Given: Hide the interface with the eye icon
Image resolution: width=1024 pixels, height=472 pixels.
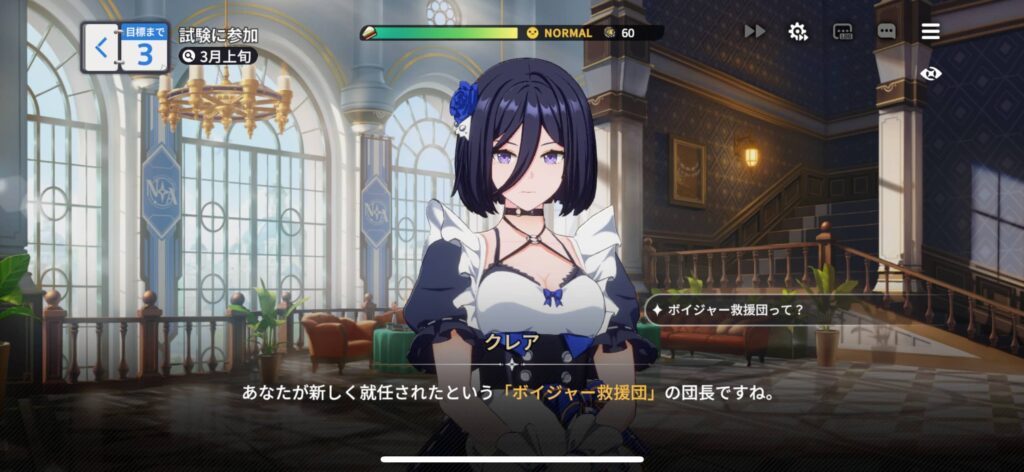Looking at the screenshot, I should click(x=930, y=74).
